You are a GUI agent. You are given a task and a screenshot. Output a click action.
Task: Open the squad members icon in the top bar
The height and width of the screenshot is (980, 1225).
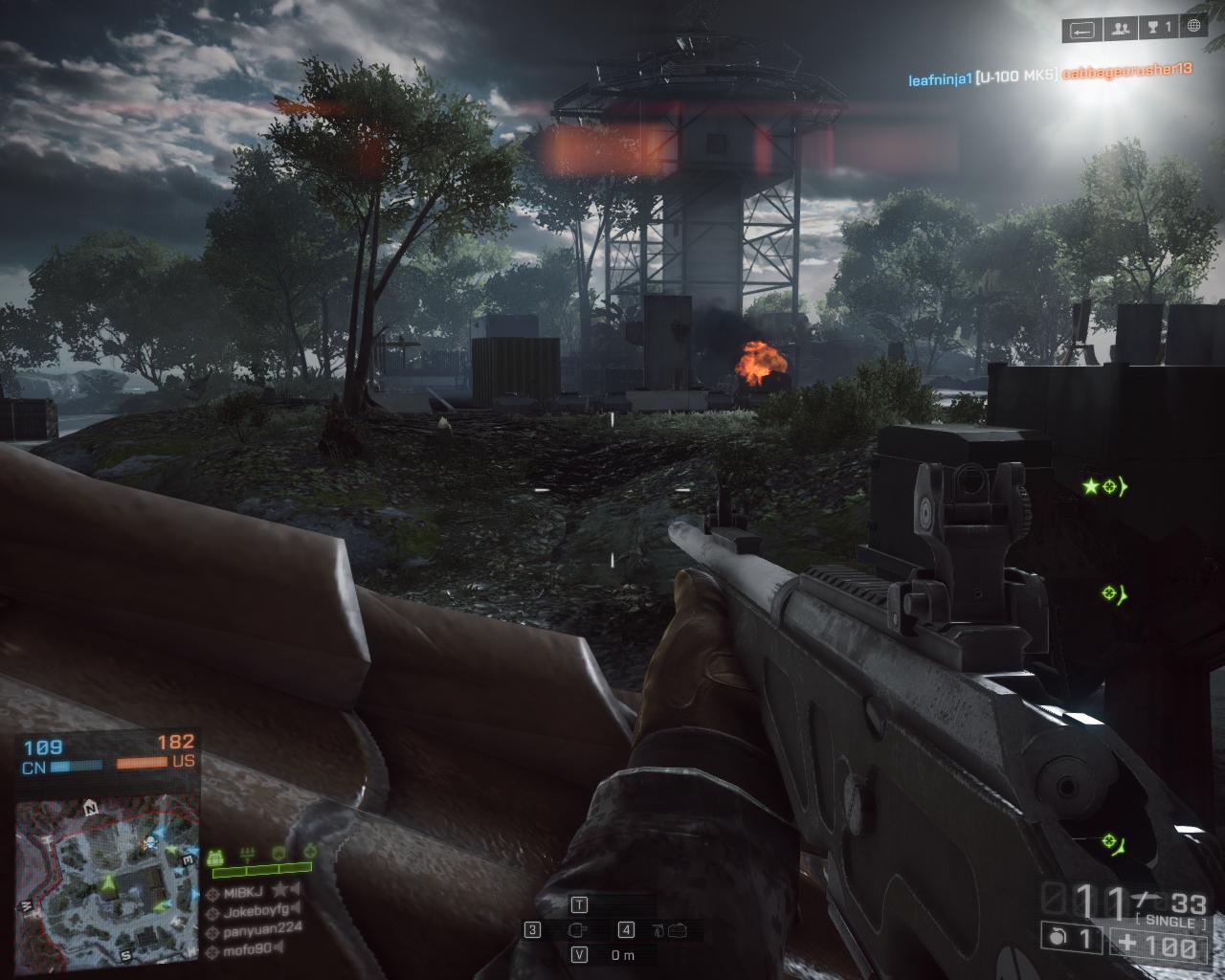coord(1120,30)
